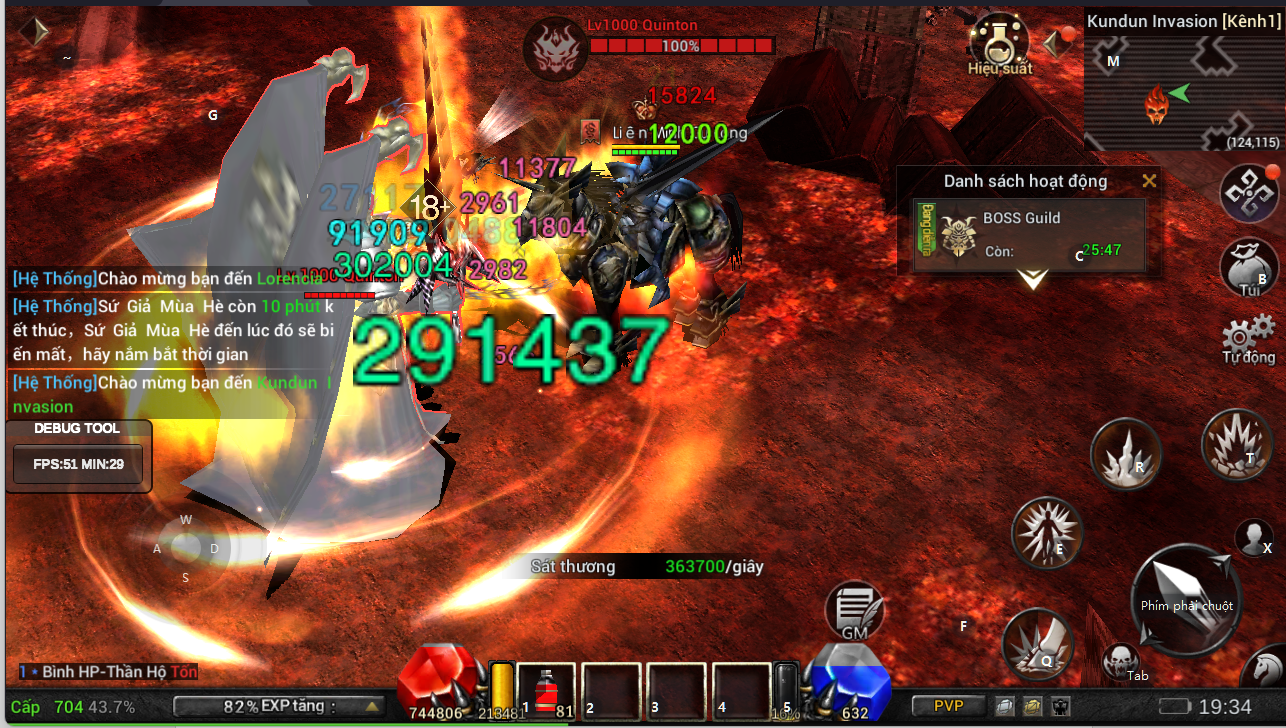Select the BOSS Guild activity row
The width and height of the screenshot is (1286, 728).
(1030, 235)
